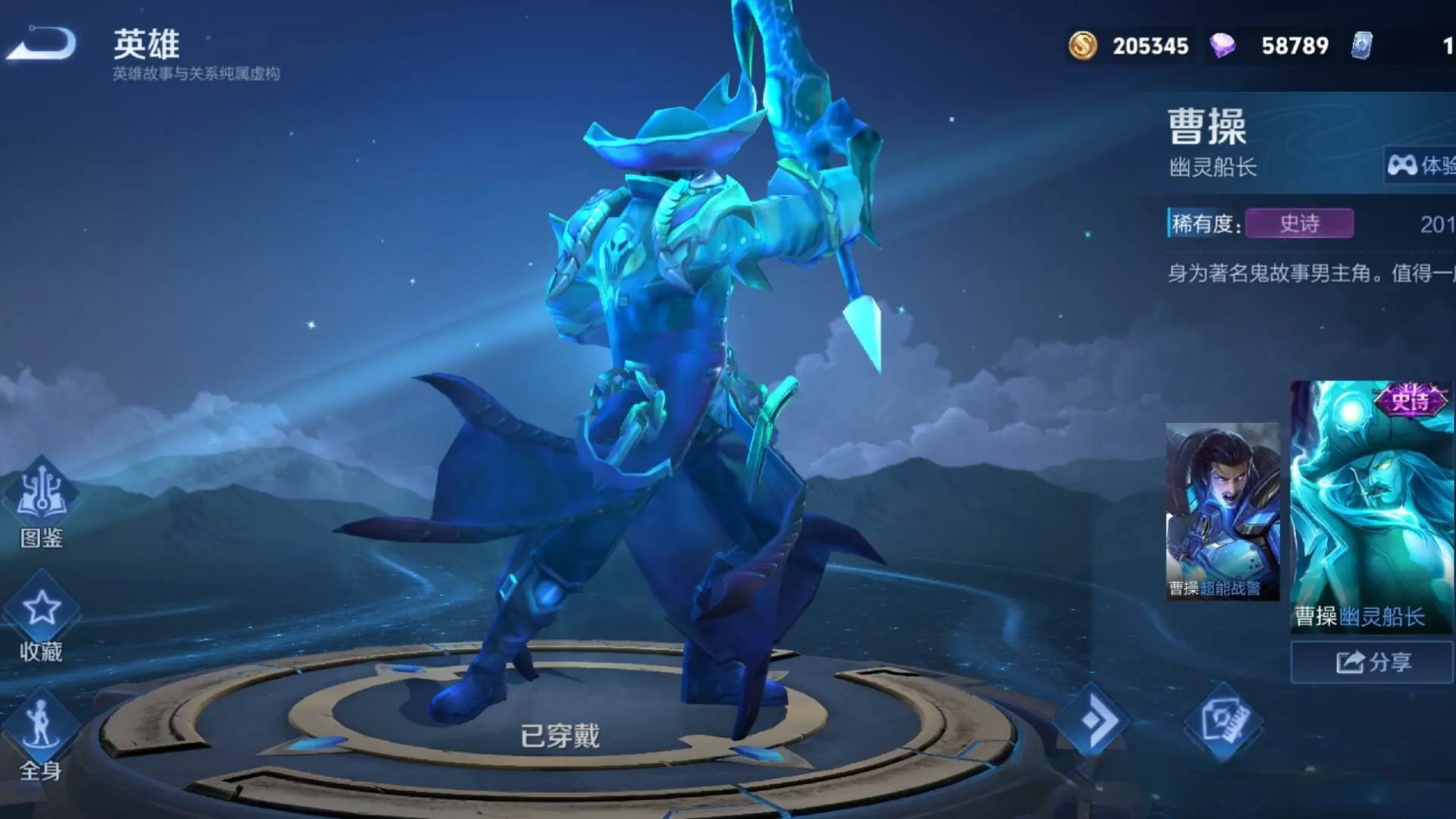The height and width of the screenshot is (819, 1456).
Task: Share the skin with 分享 button
Action: click(1373, 662)
